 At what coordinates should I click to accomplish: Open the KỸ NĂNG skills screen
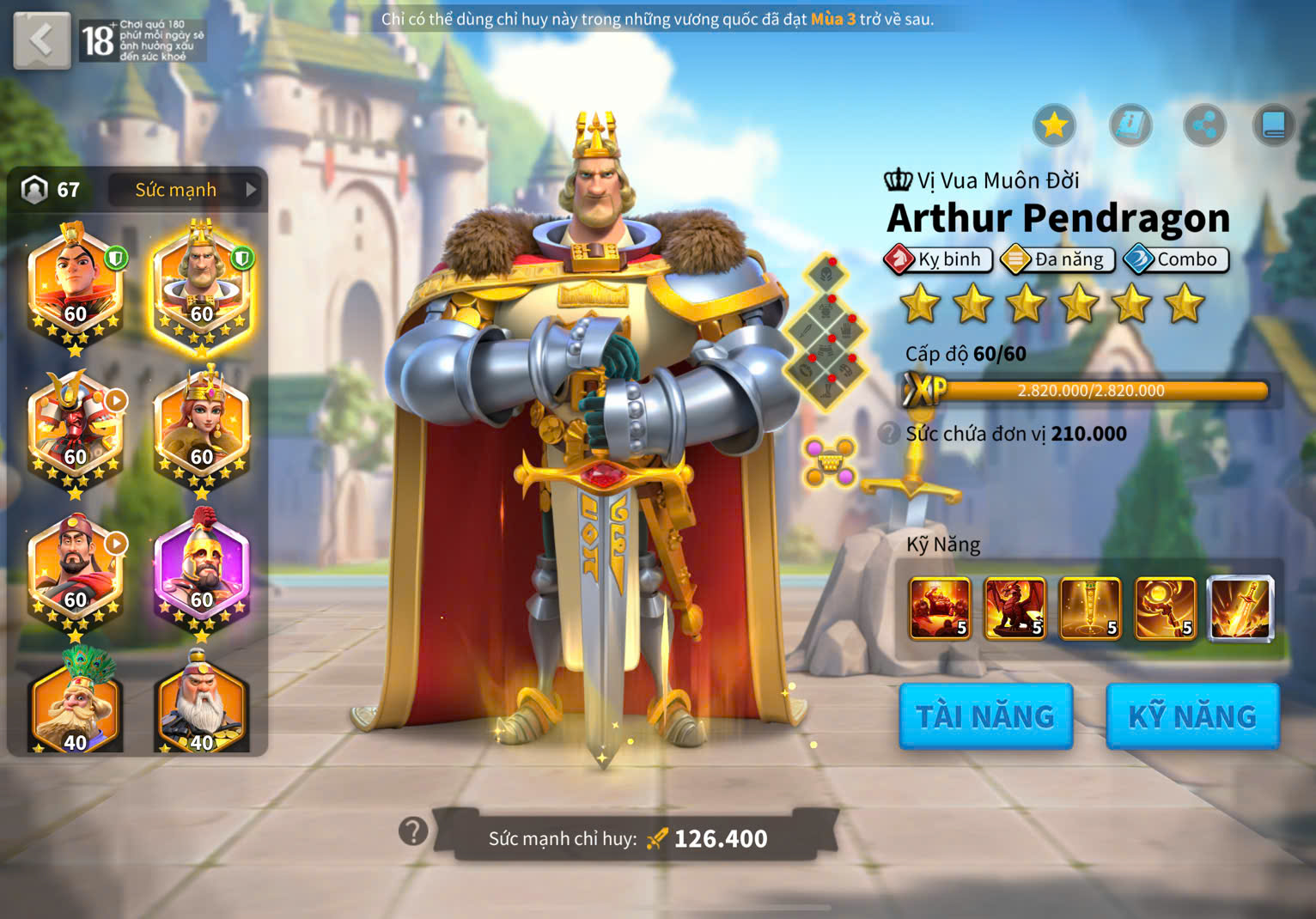[1192, 716]
